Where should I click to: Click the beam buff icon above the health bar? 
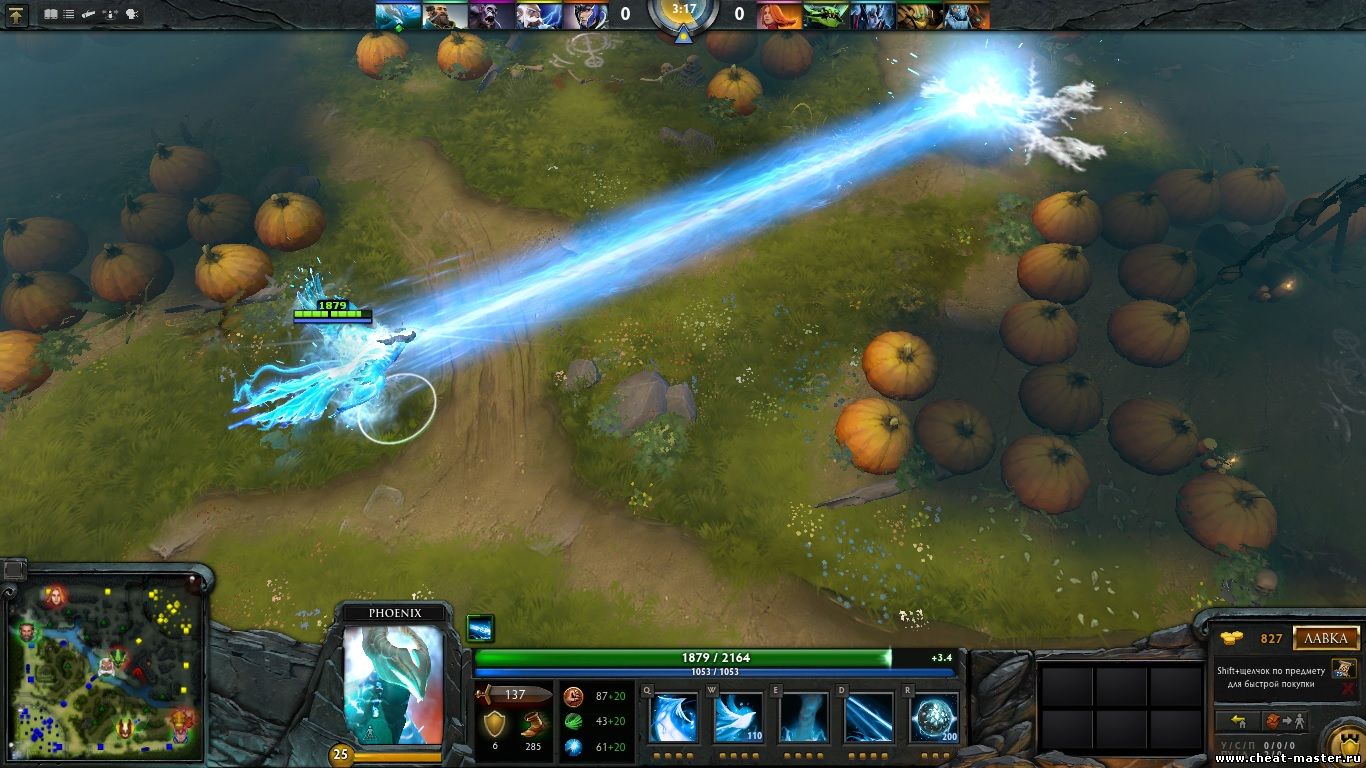(480, 628)
